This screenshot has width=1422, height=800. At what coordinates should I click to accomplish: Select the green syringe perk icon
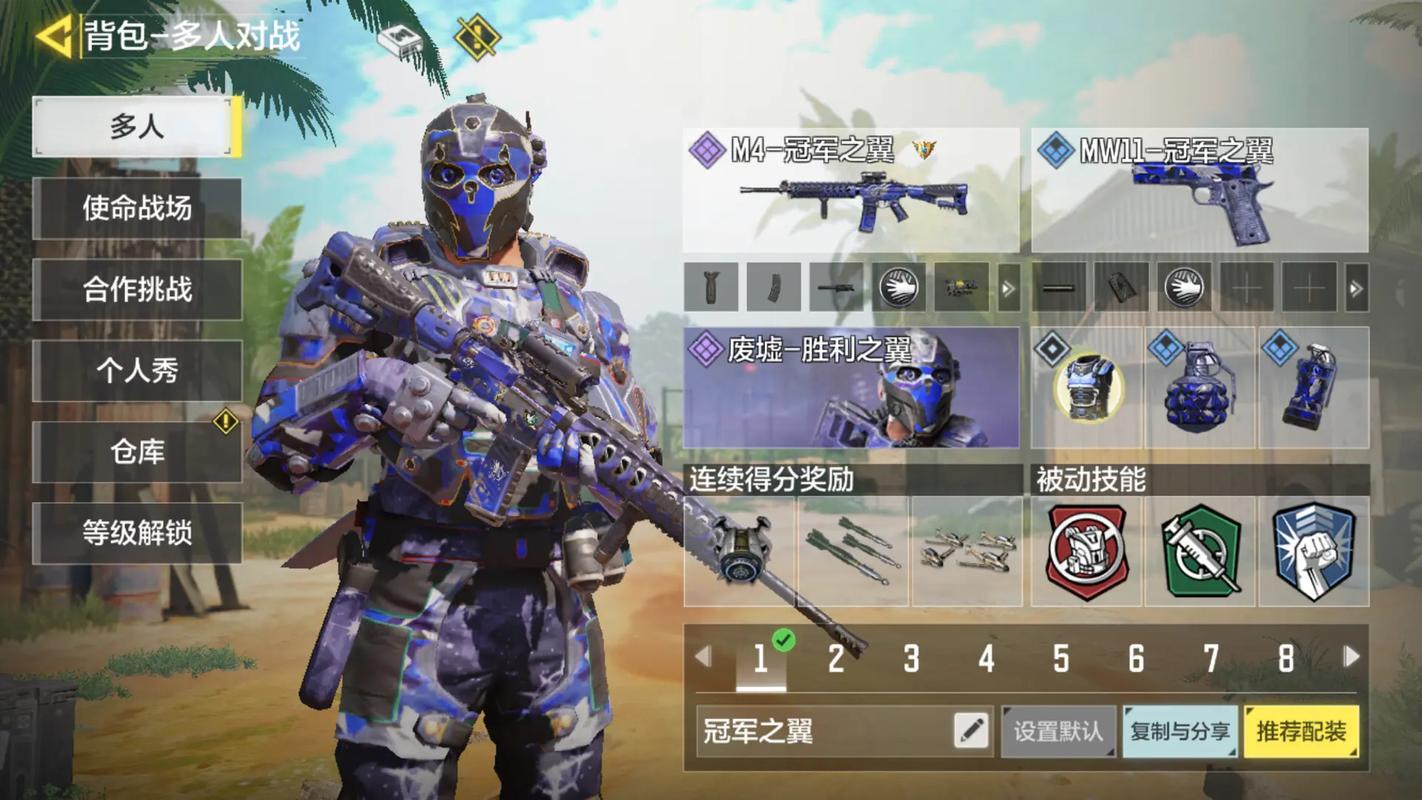[1200, 552]
